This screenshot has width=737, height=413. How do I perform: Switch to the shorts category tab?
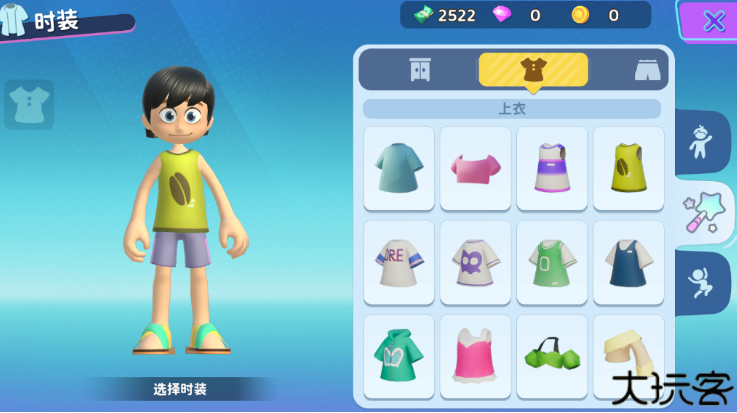648,70
